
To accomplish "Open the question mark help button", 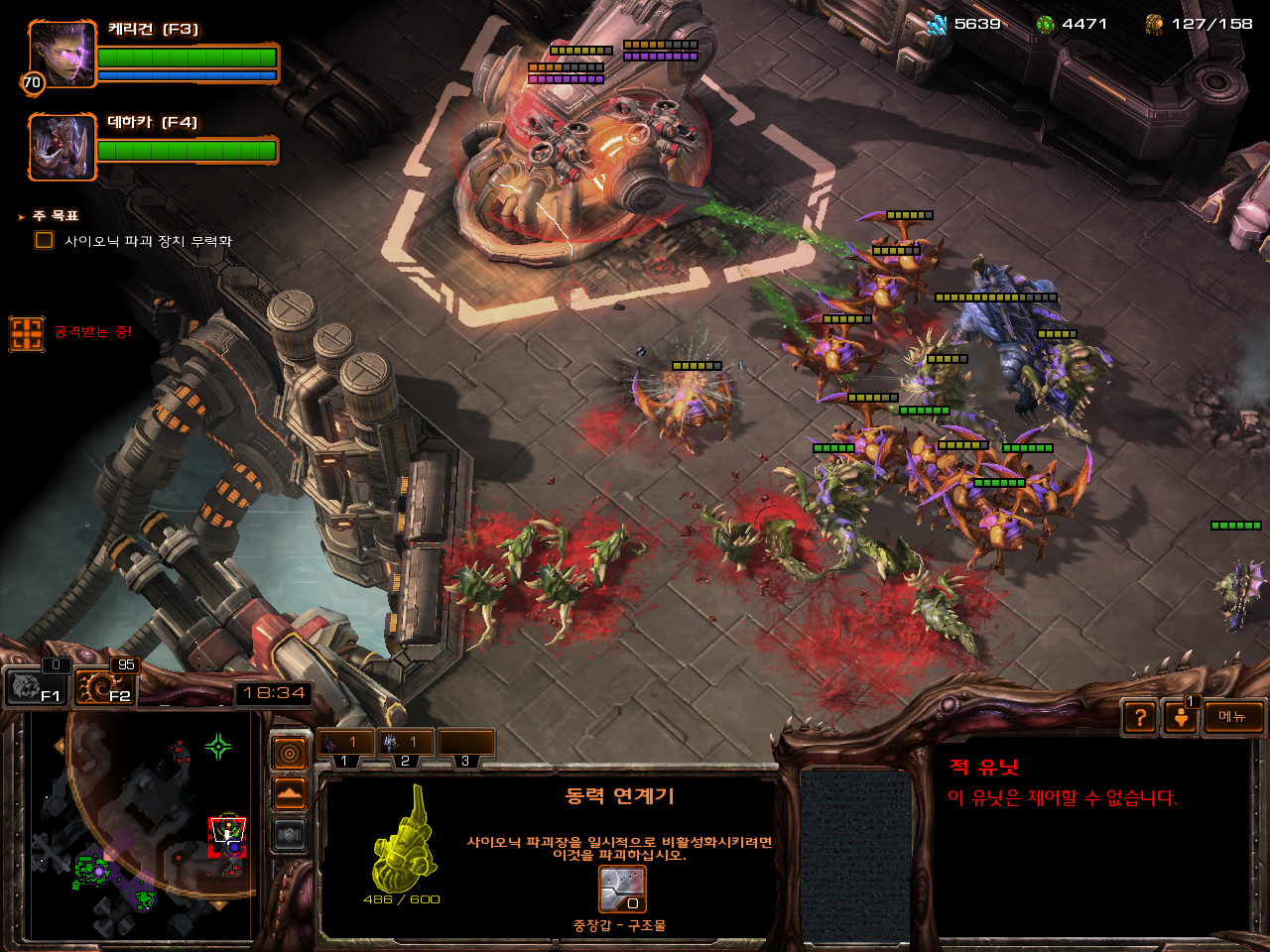I will coord(1141,717).
